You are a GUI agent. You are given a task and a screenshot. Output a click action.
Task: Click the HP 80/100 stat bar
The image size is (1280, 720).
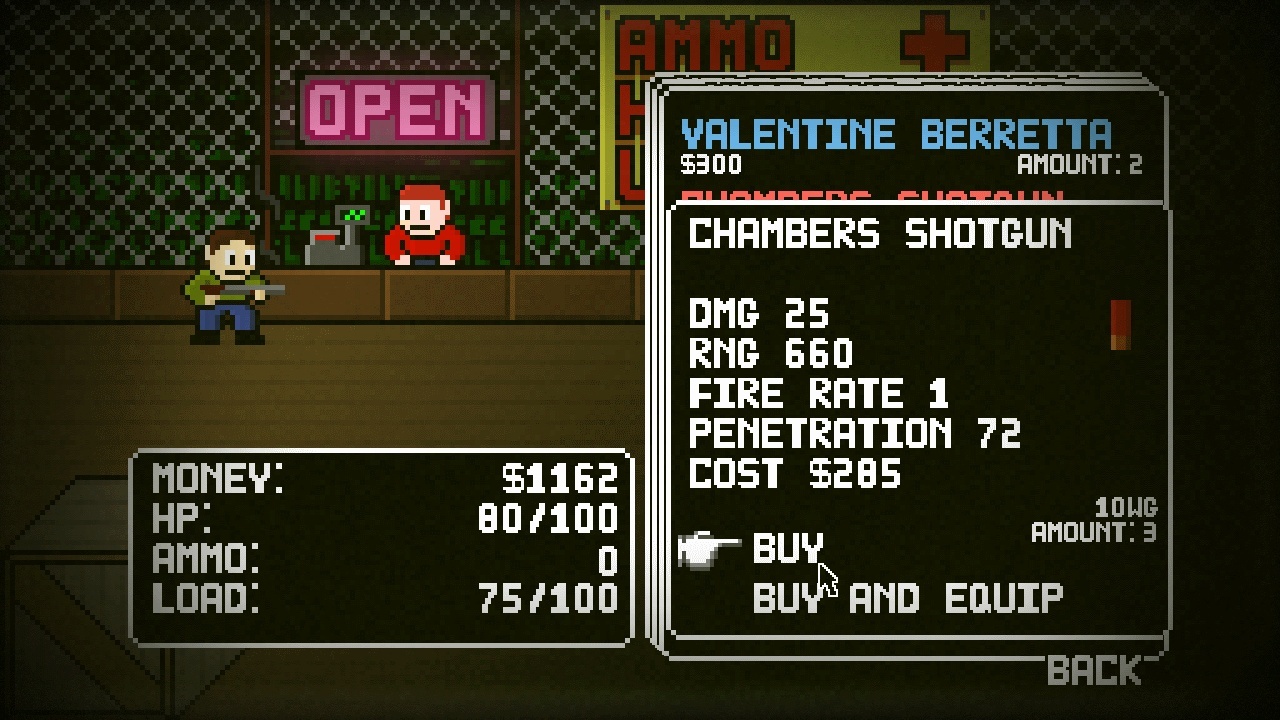point(380,521)
